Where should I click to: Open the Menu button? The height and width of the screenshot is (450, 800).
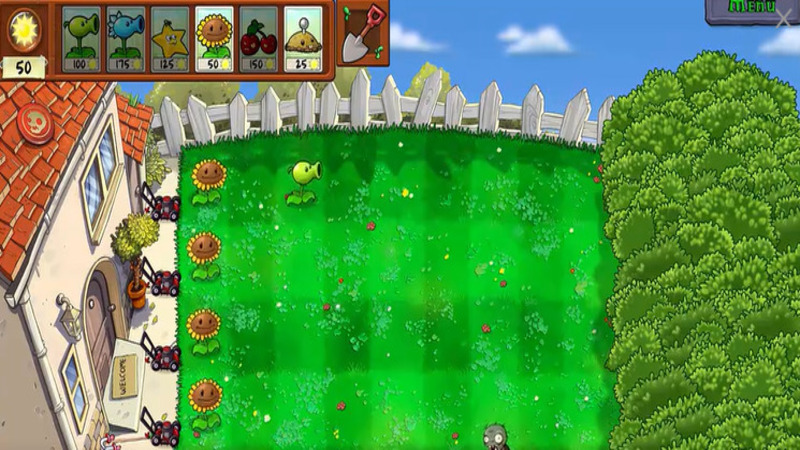[745, 8]
